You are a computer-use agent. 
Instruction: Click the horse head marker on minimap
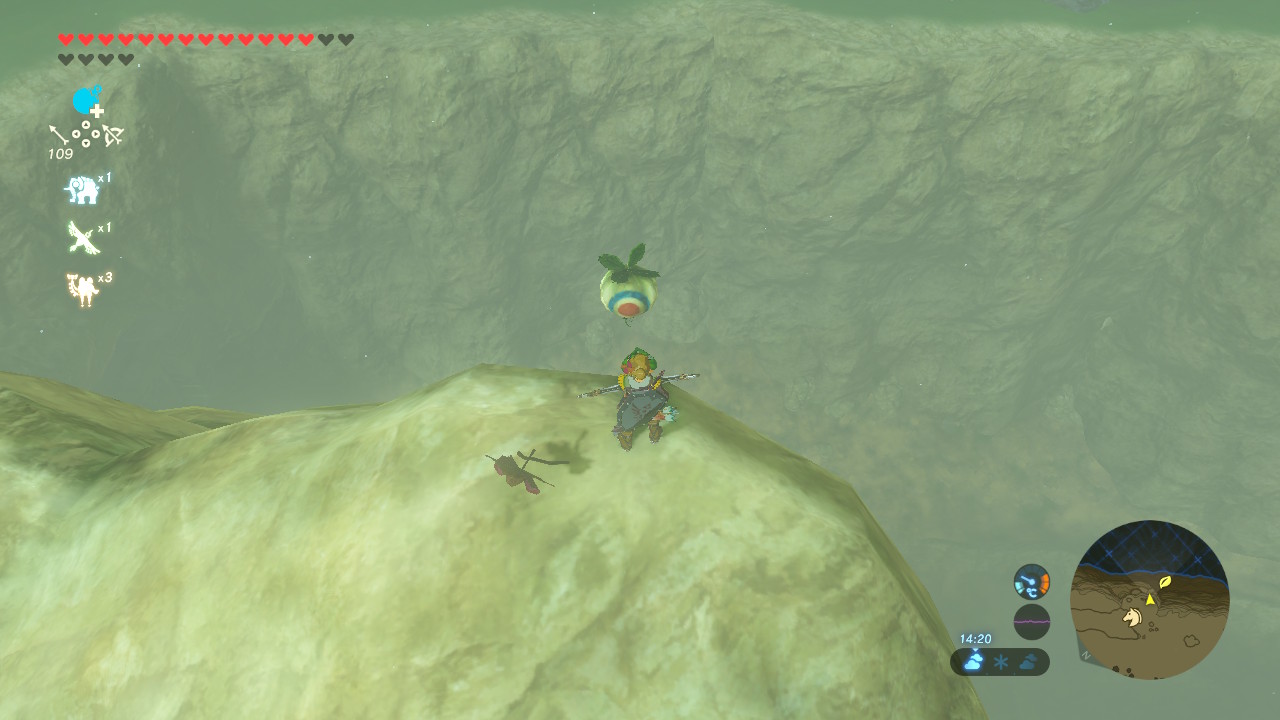tap(1132, 617)
